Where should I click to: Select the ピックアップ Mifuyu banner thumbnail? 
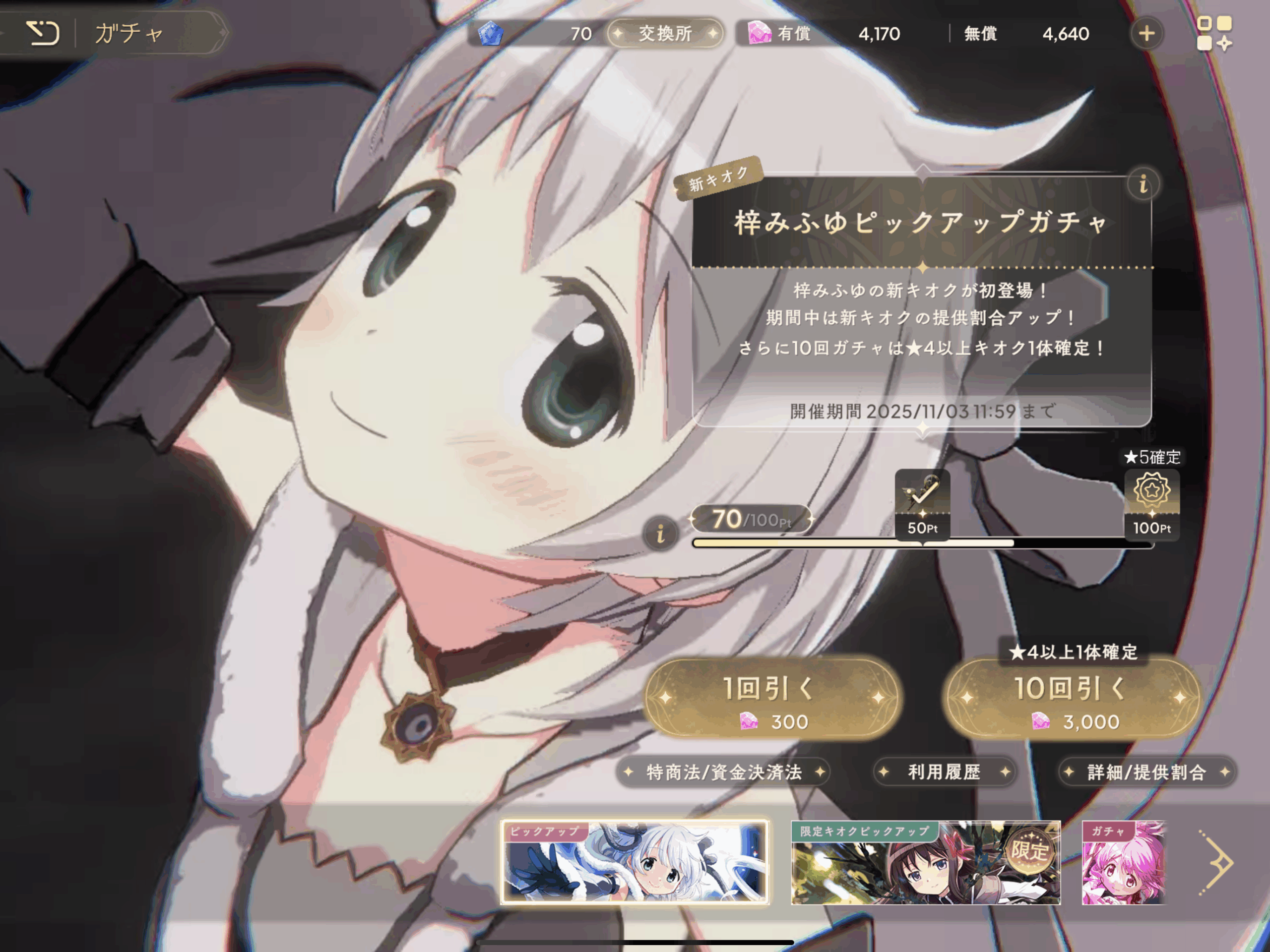click(635, 862)
